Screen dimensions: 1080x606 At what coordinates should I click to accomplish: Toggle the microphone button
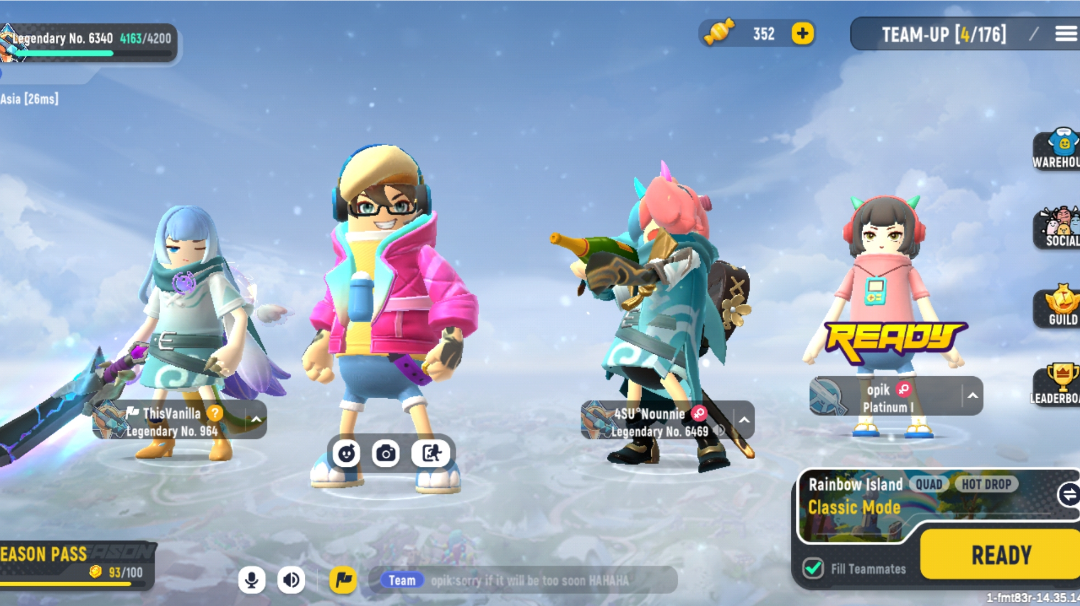tap(252, 579)
